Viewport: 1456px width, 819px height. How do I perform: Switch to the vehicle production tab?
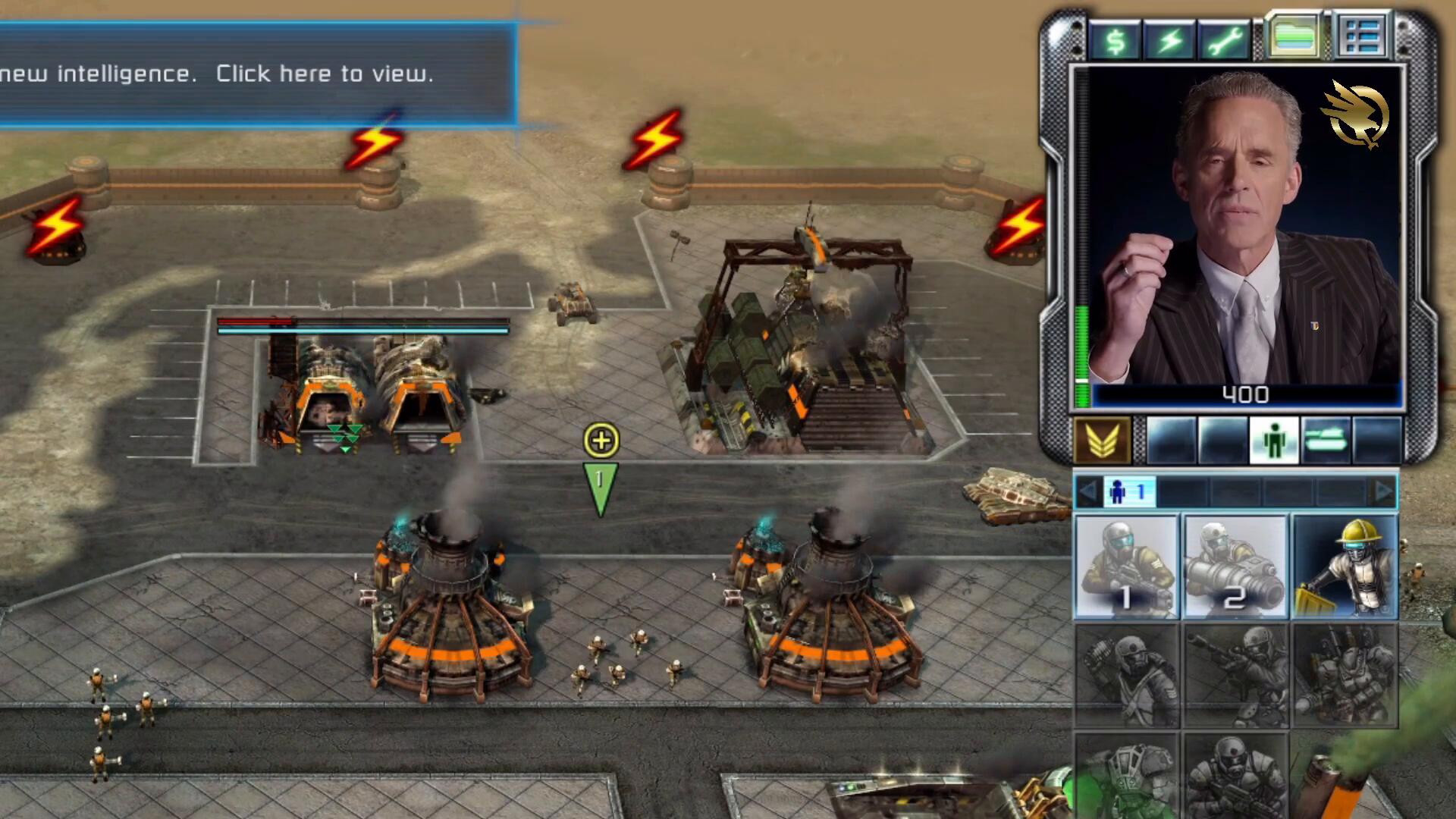point(1326,441)
